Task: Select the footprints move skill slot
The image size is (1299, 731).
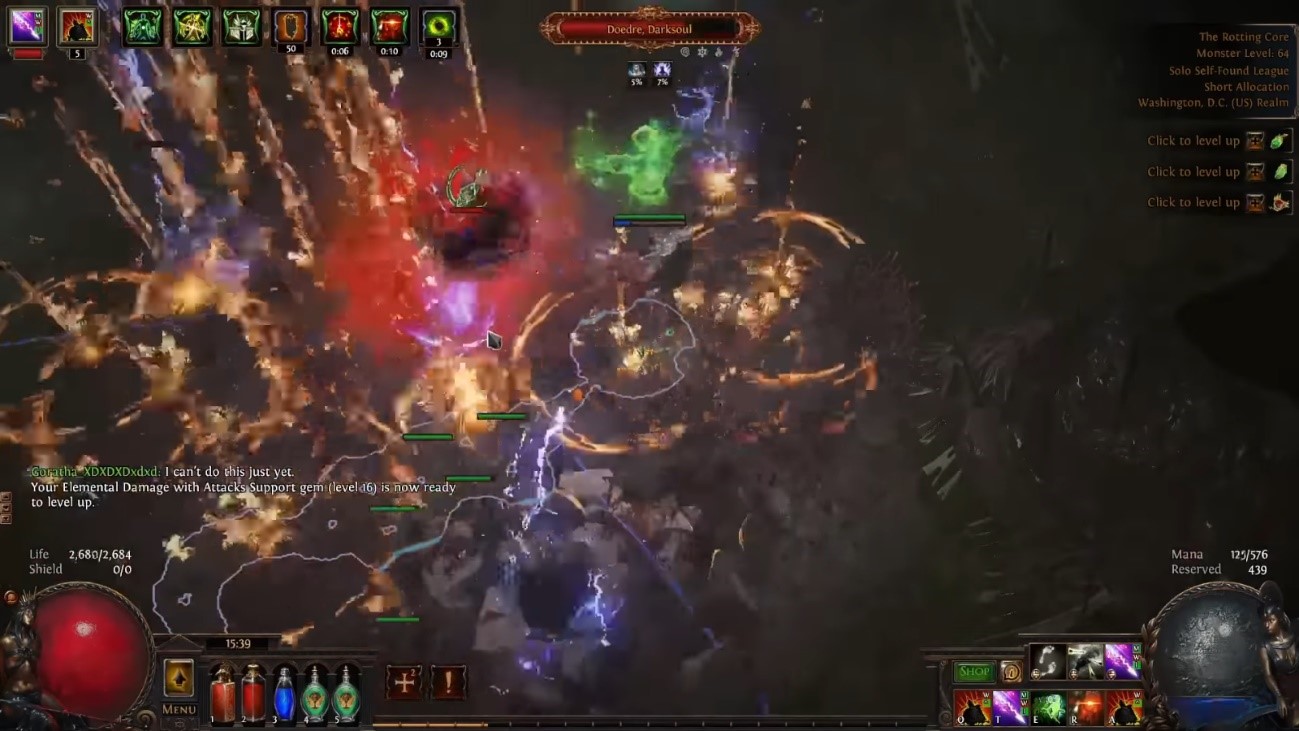Action: (1047, 661)
